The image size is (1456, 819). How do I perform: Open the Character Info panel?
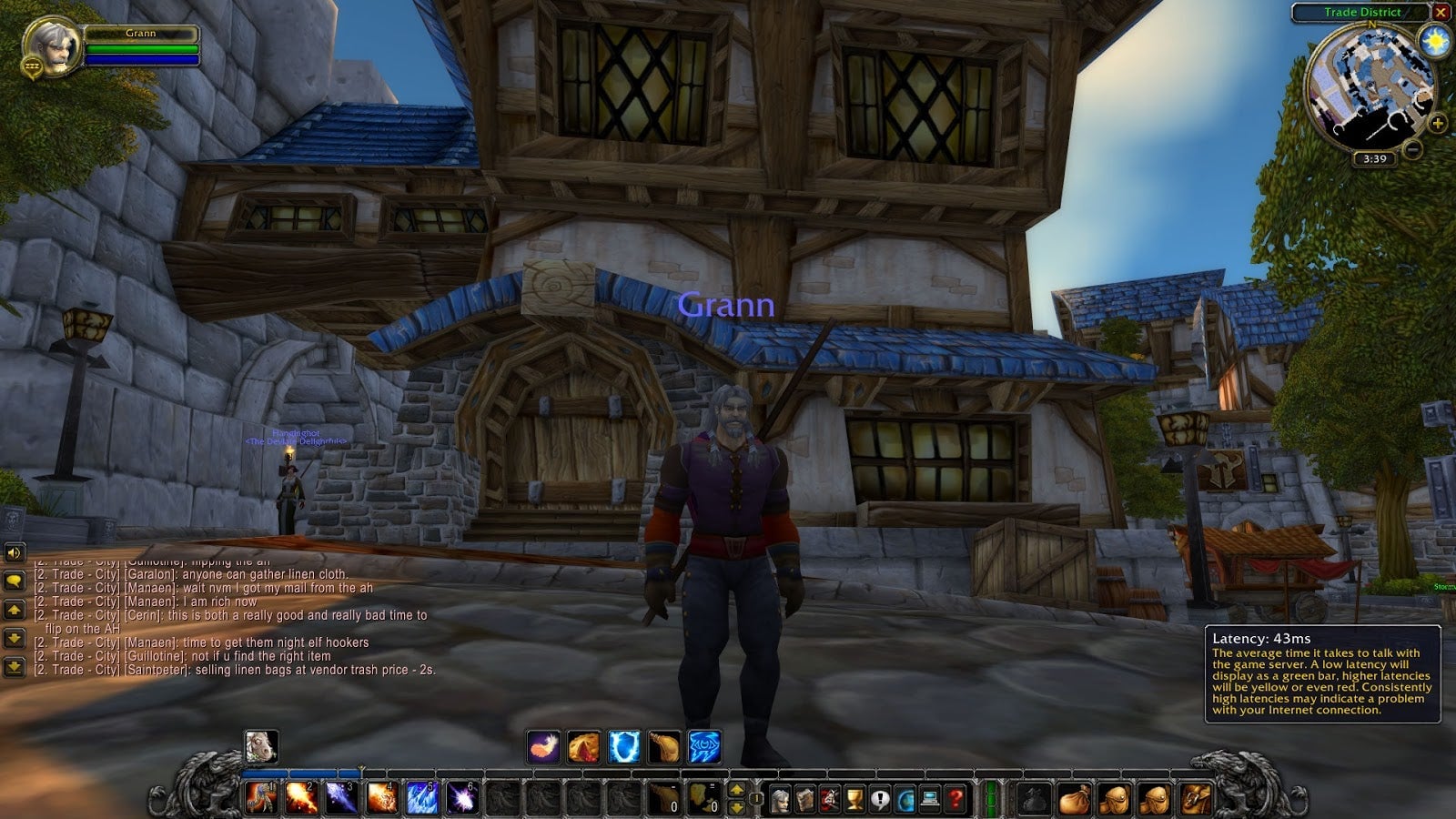click(x=781, y=801)
